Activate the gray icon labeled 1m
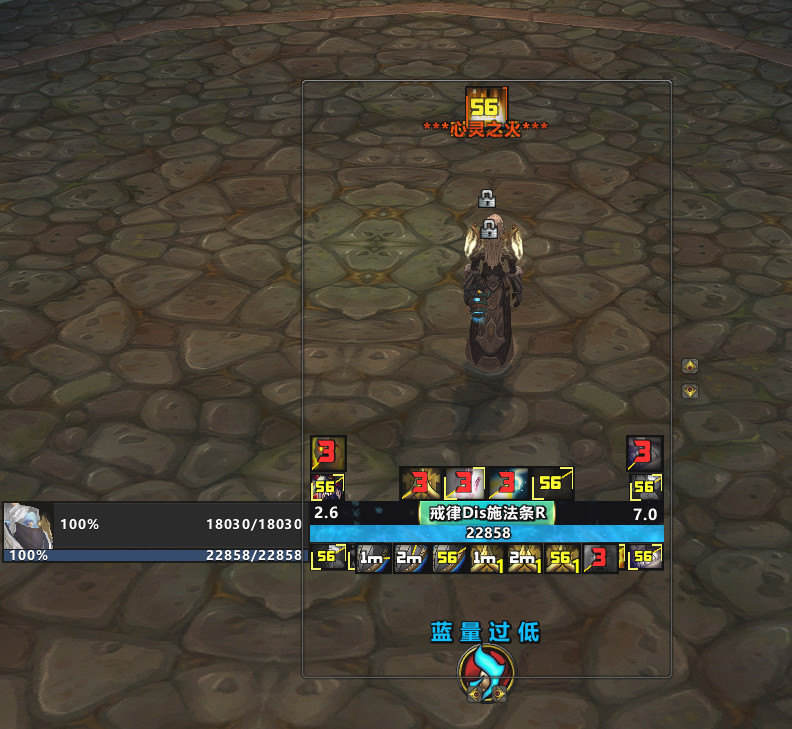 pyautogui.click(x=372, y=559)
